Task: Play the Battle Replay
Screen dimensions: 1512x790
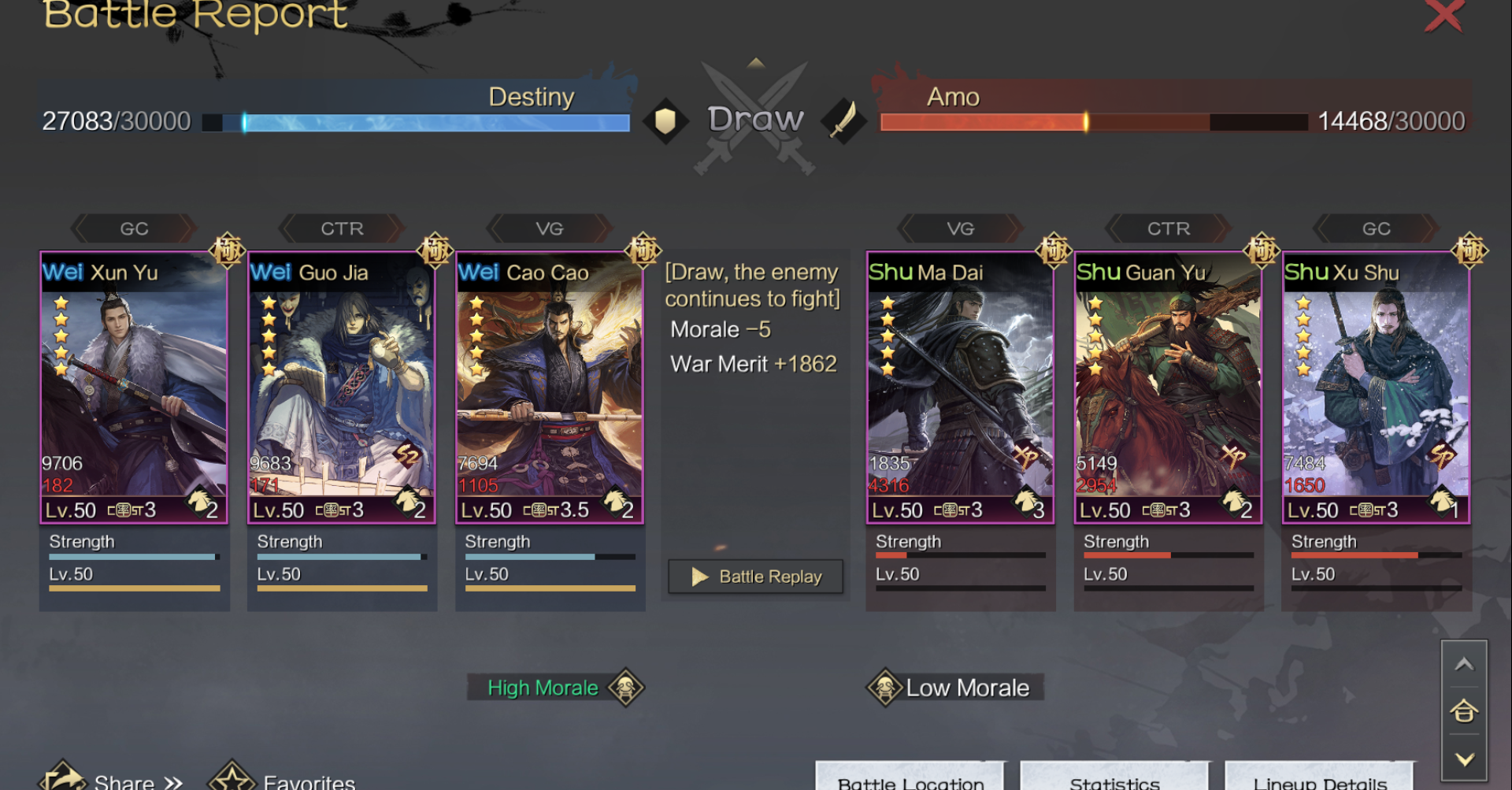Action: (x=755, y=577)
